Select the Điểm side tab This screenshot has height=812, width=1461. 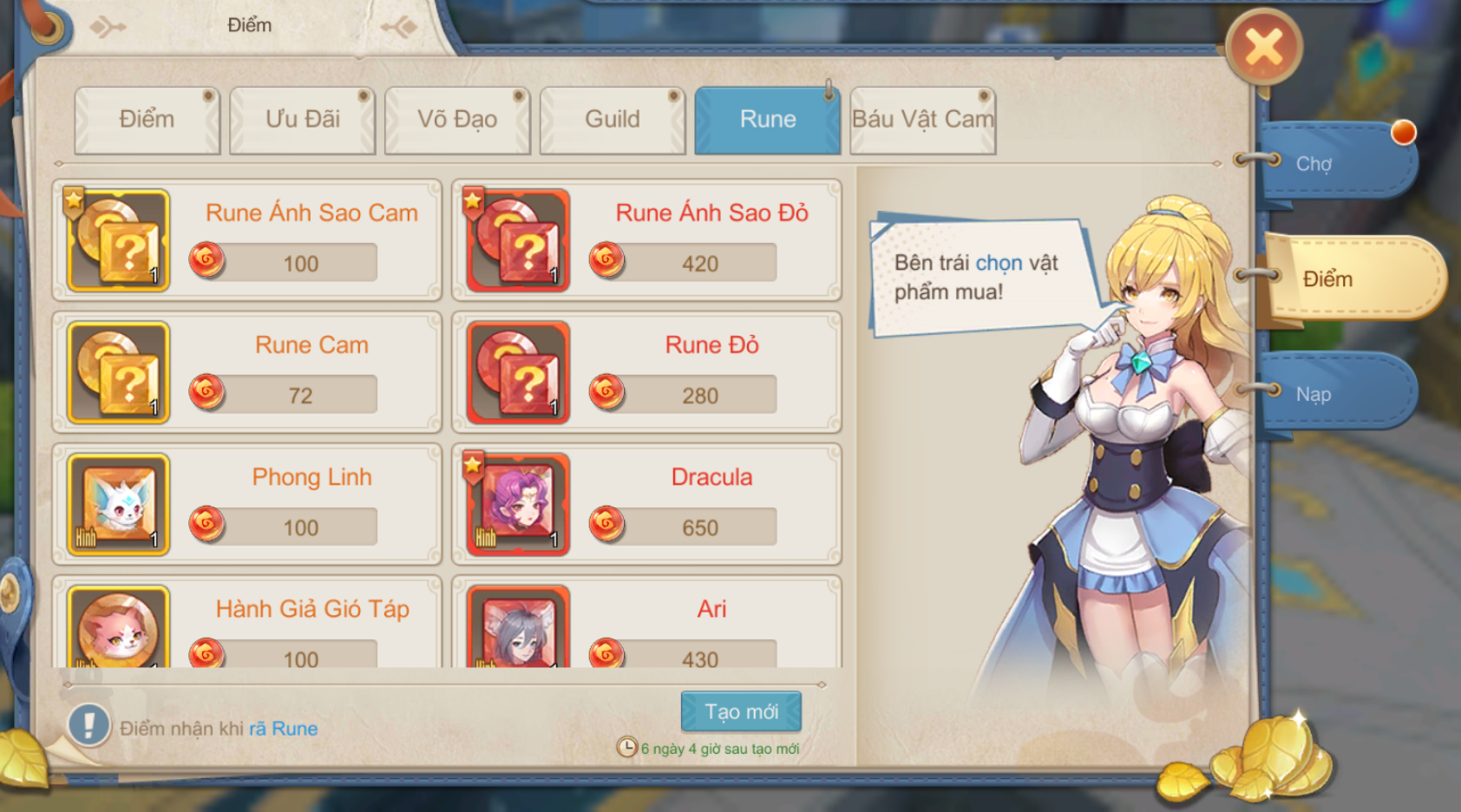(x=1350, y=278)
